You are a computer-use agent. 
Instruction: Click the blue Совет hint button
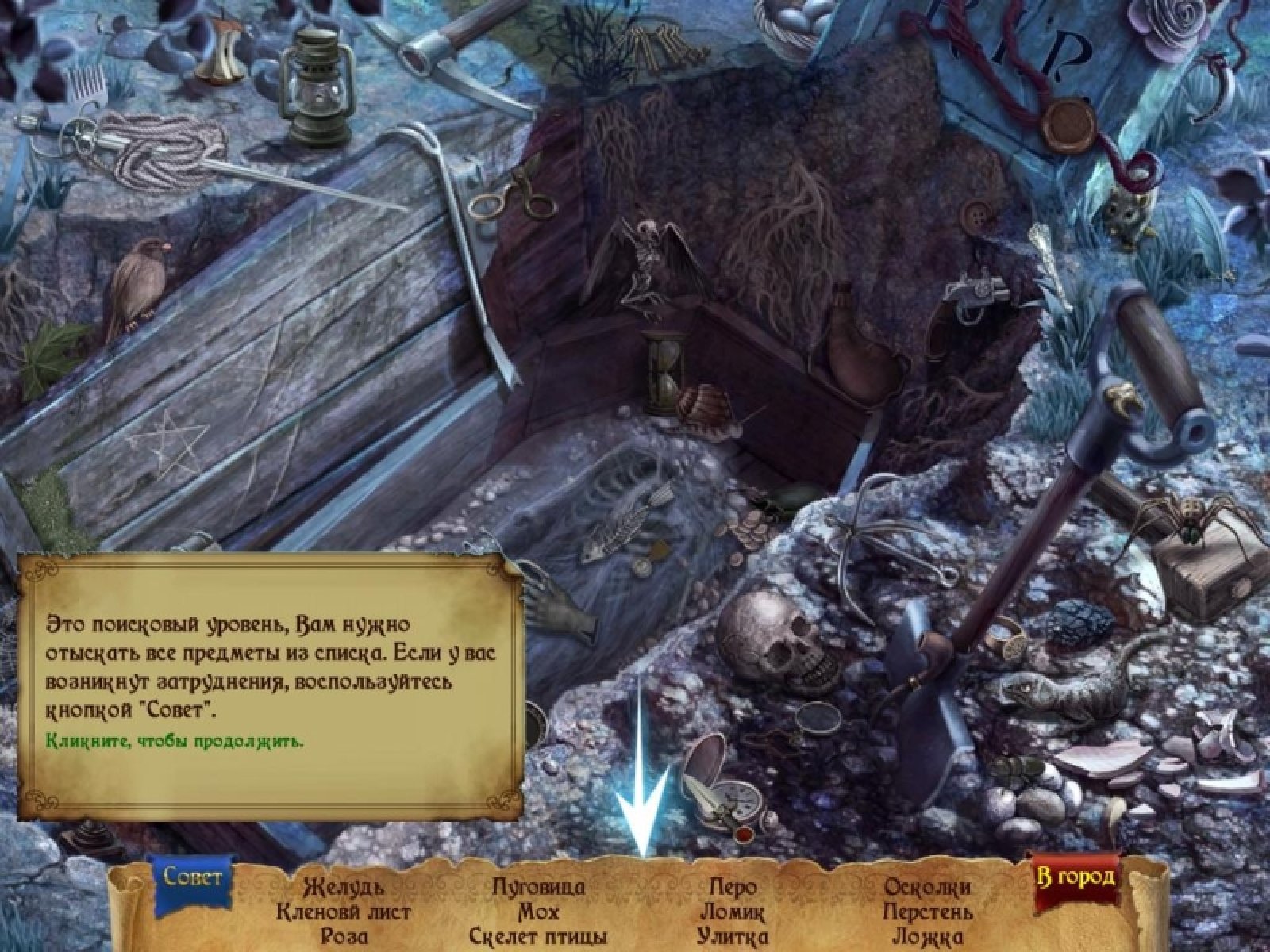click(193, 877)
